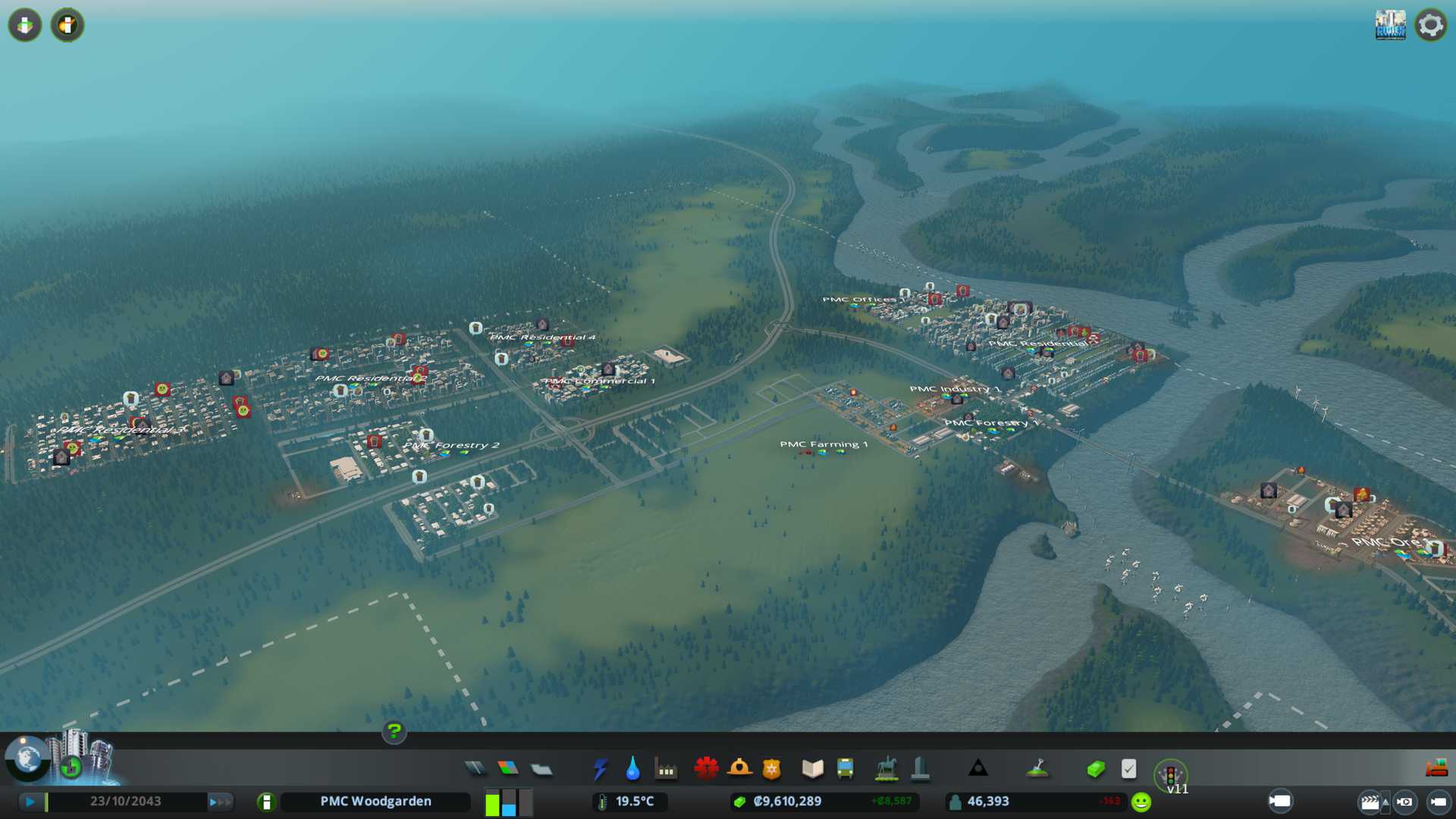
Task: Open the Roads build menu
Action: (x=475, y=769)
